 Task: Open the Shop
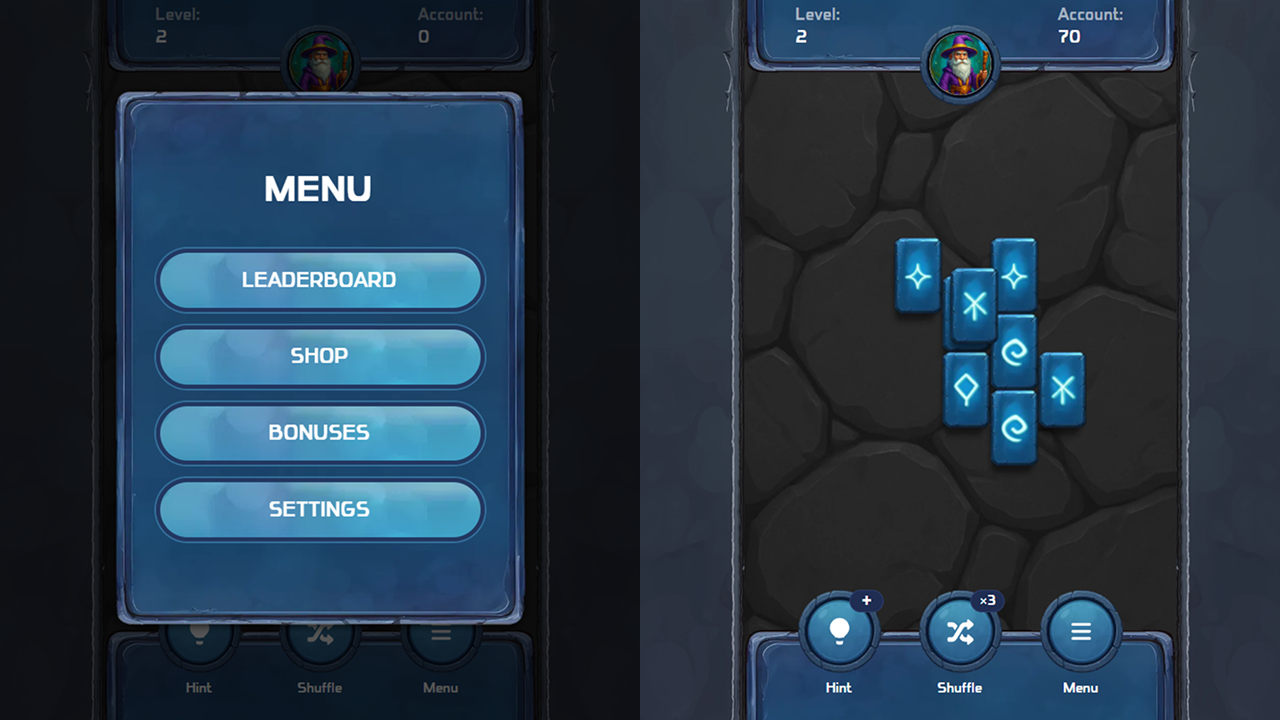320,357
